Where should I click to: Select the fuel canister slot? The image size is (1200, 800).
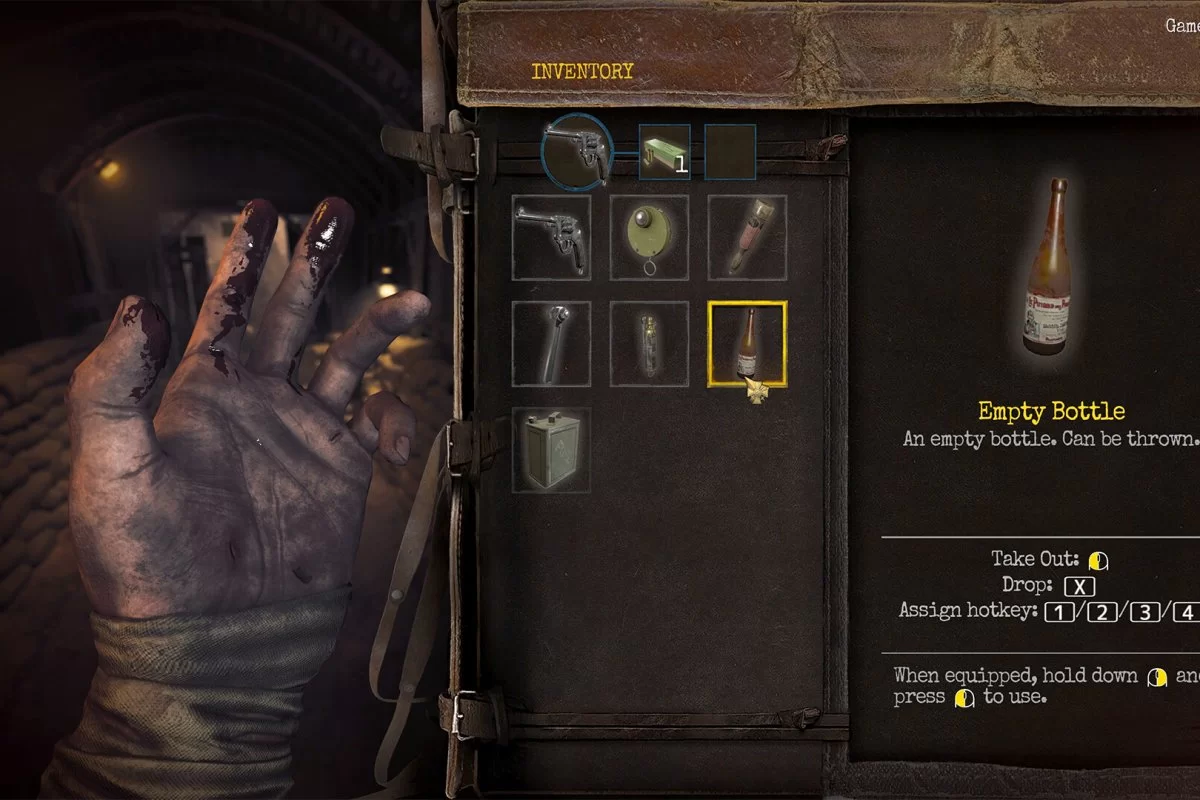tap(551, 449)
